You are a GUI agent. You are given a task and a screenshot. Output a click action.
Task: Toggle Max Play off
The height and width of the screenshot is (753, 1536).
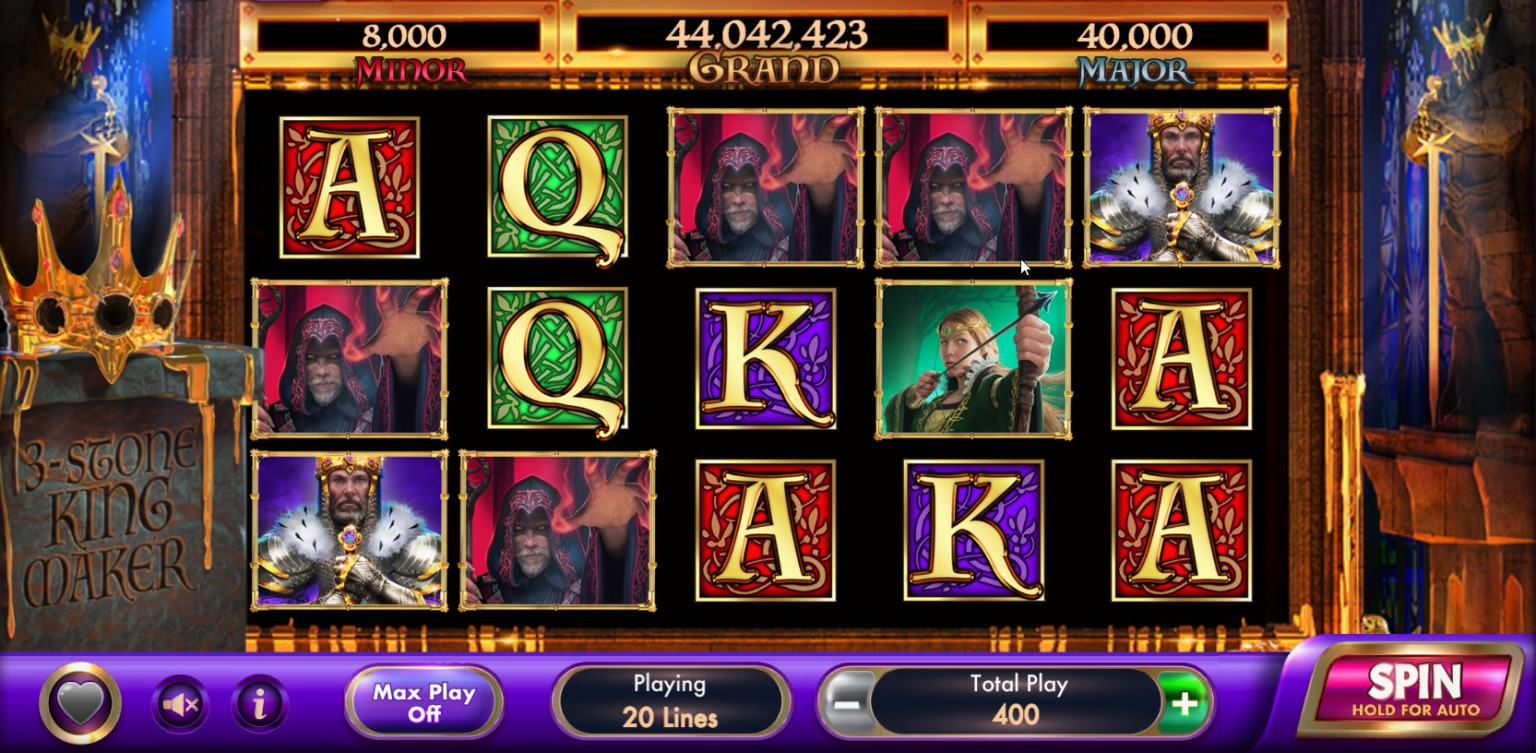423,700
